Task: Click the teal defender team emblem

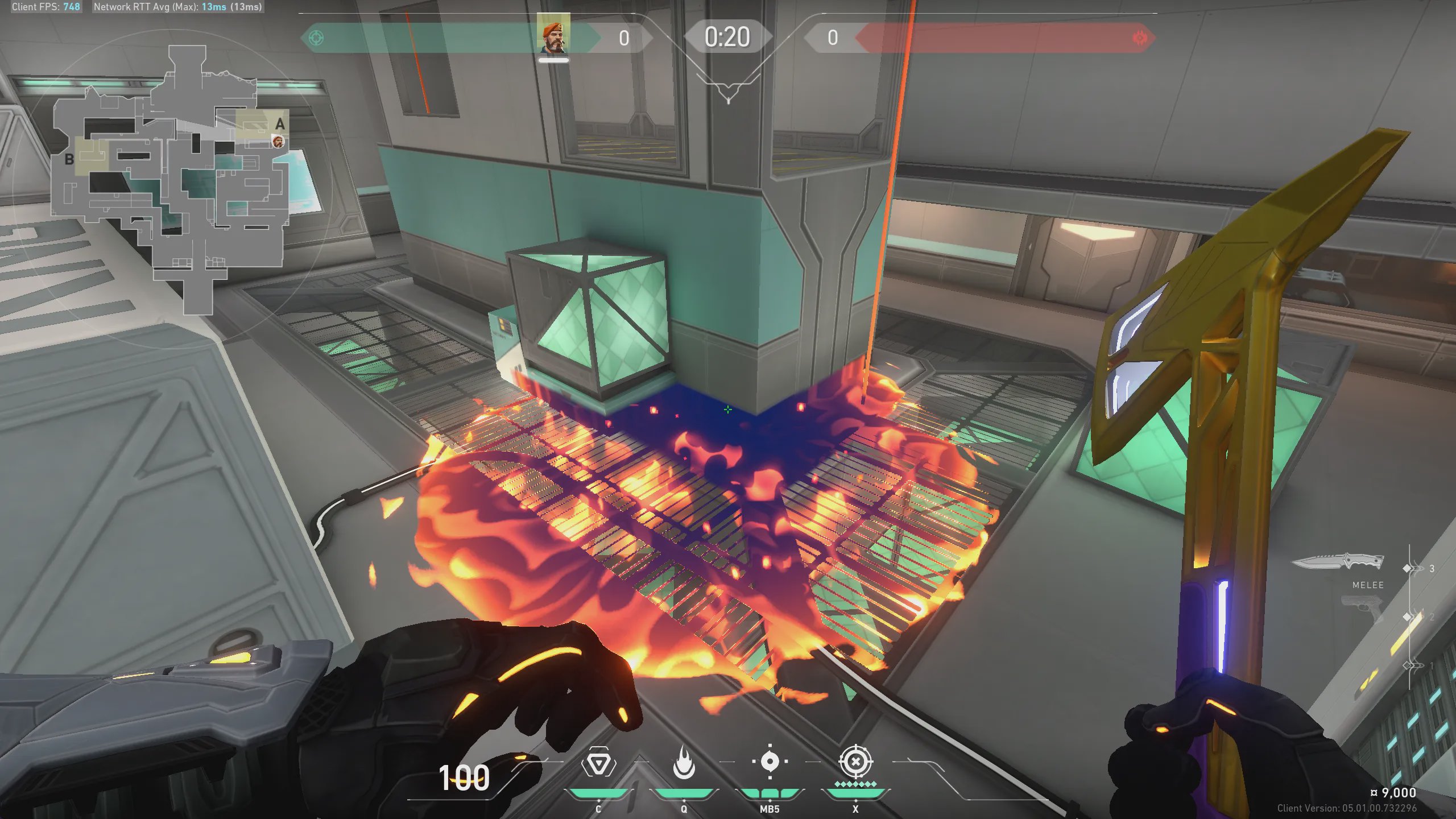Action: pos(316,38)
